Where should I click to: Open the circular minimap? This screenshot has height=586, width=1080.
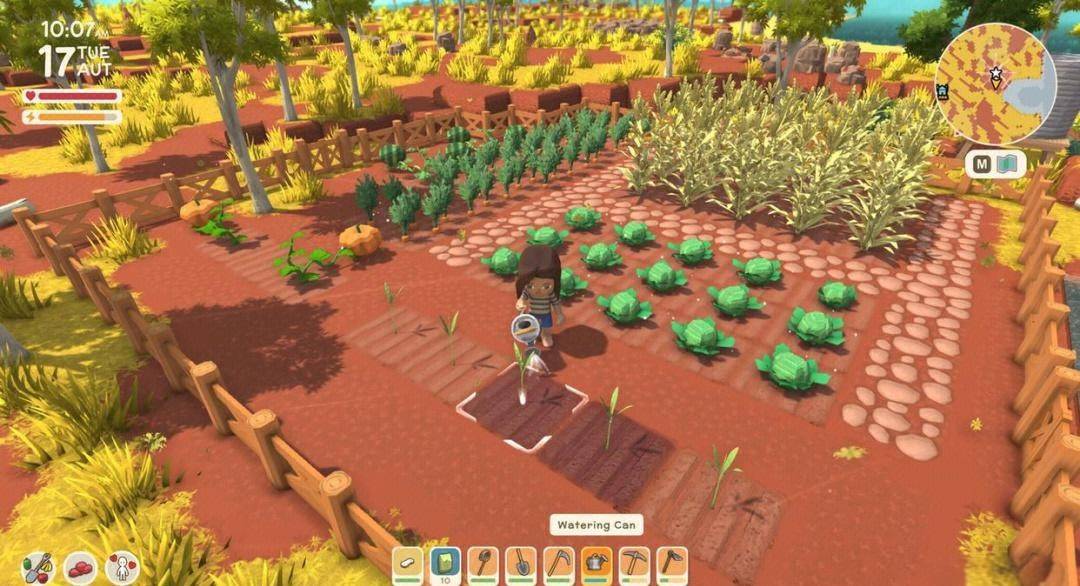[995, 83]
